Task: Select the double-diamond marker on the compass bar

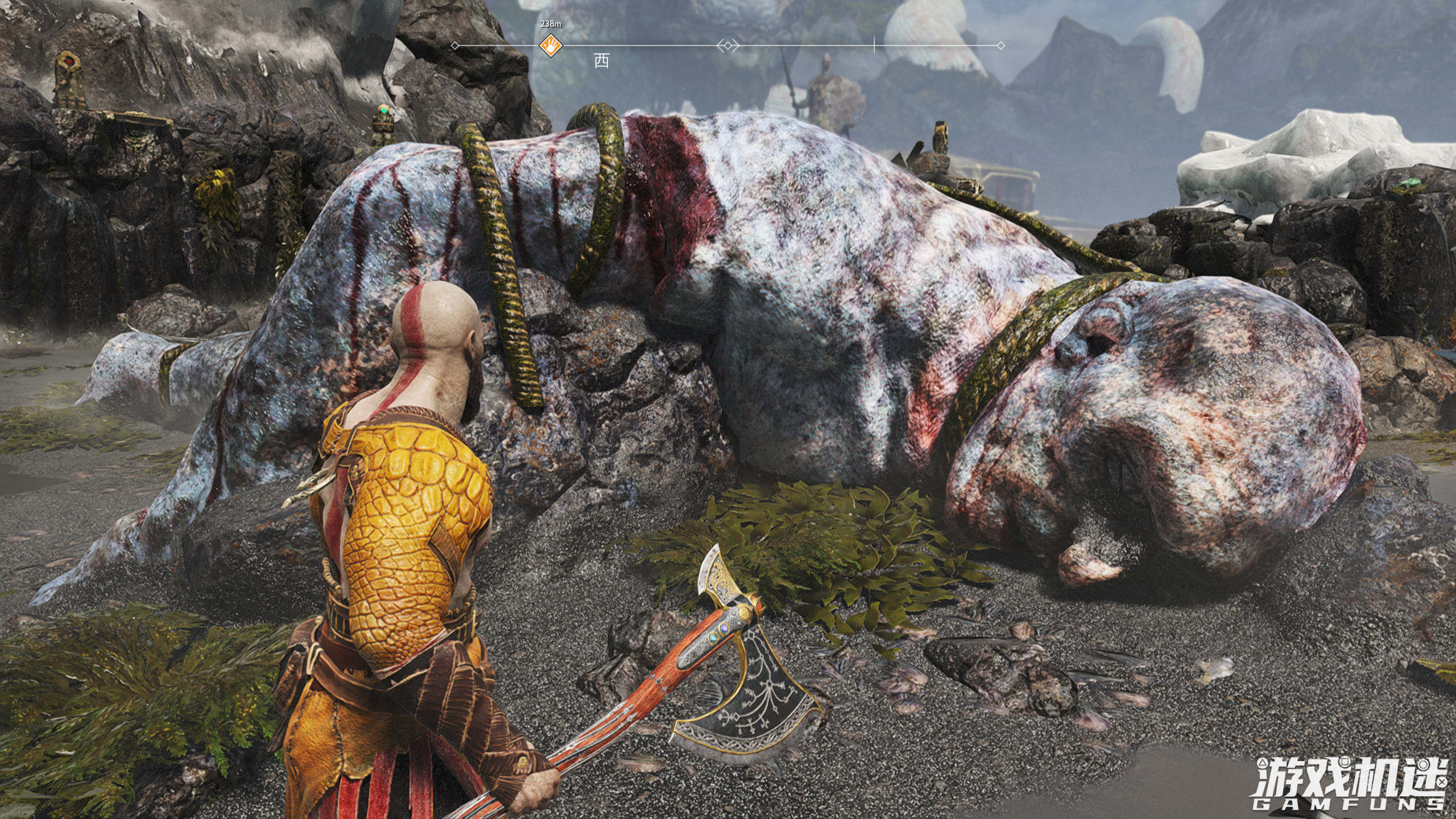Action: pyautogui.click(x=727, y=45)
